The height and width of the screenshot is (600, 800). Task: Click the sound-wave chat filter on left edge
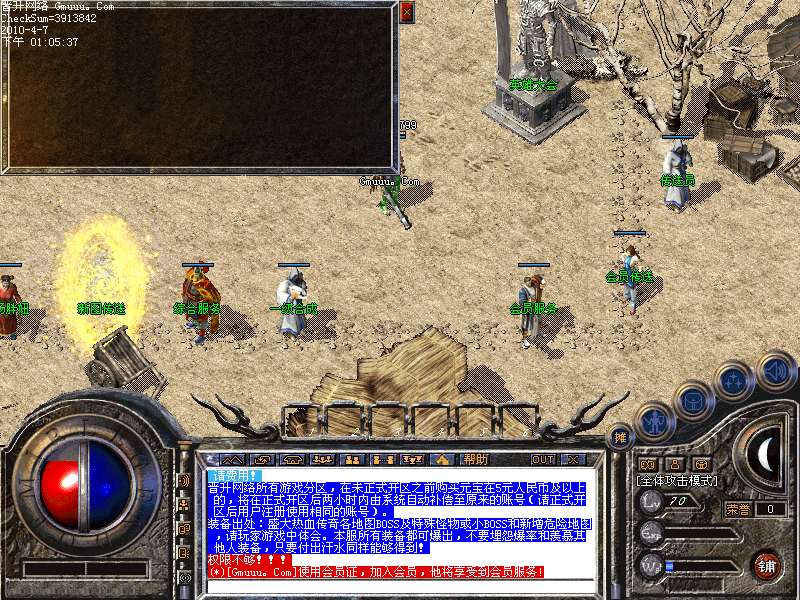click(x=184, y=481)
